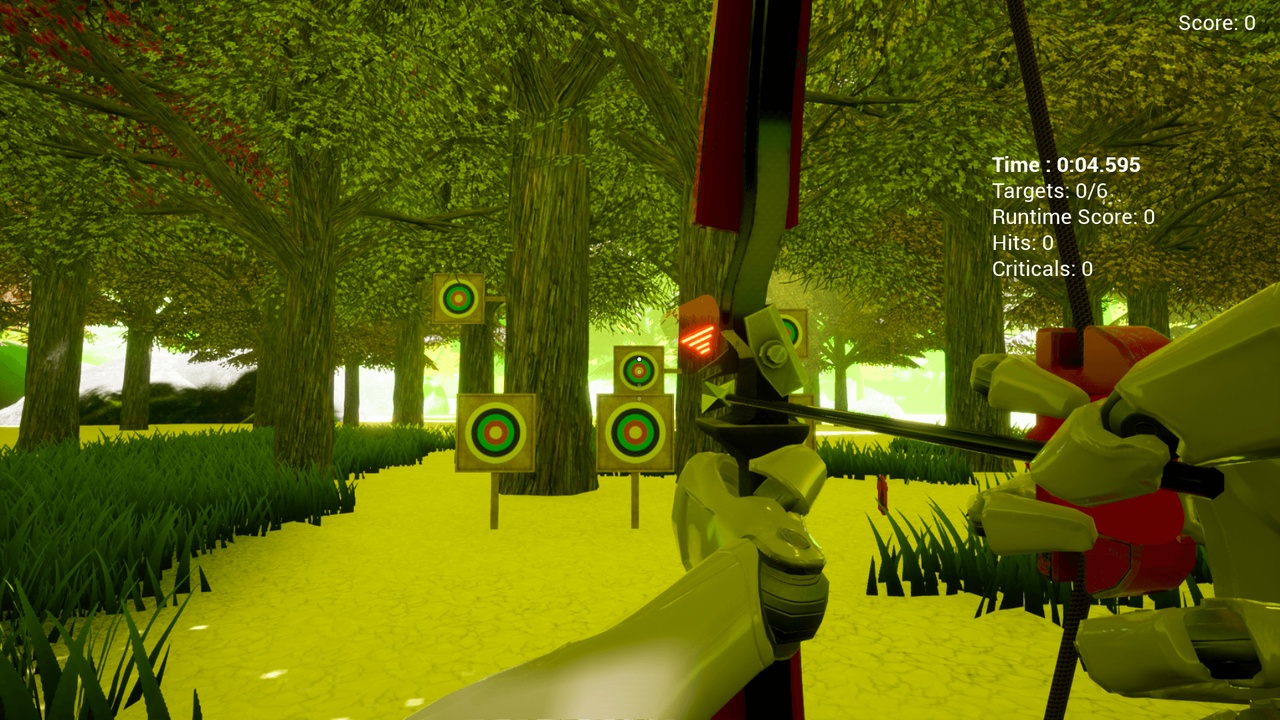This screenshot has width=1280, height=720.
Task: Click the Time heading in the HUD list
Action: pos(1015,165)
